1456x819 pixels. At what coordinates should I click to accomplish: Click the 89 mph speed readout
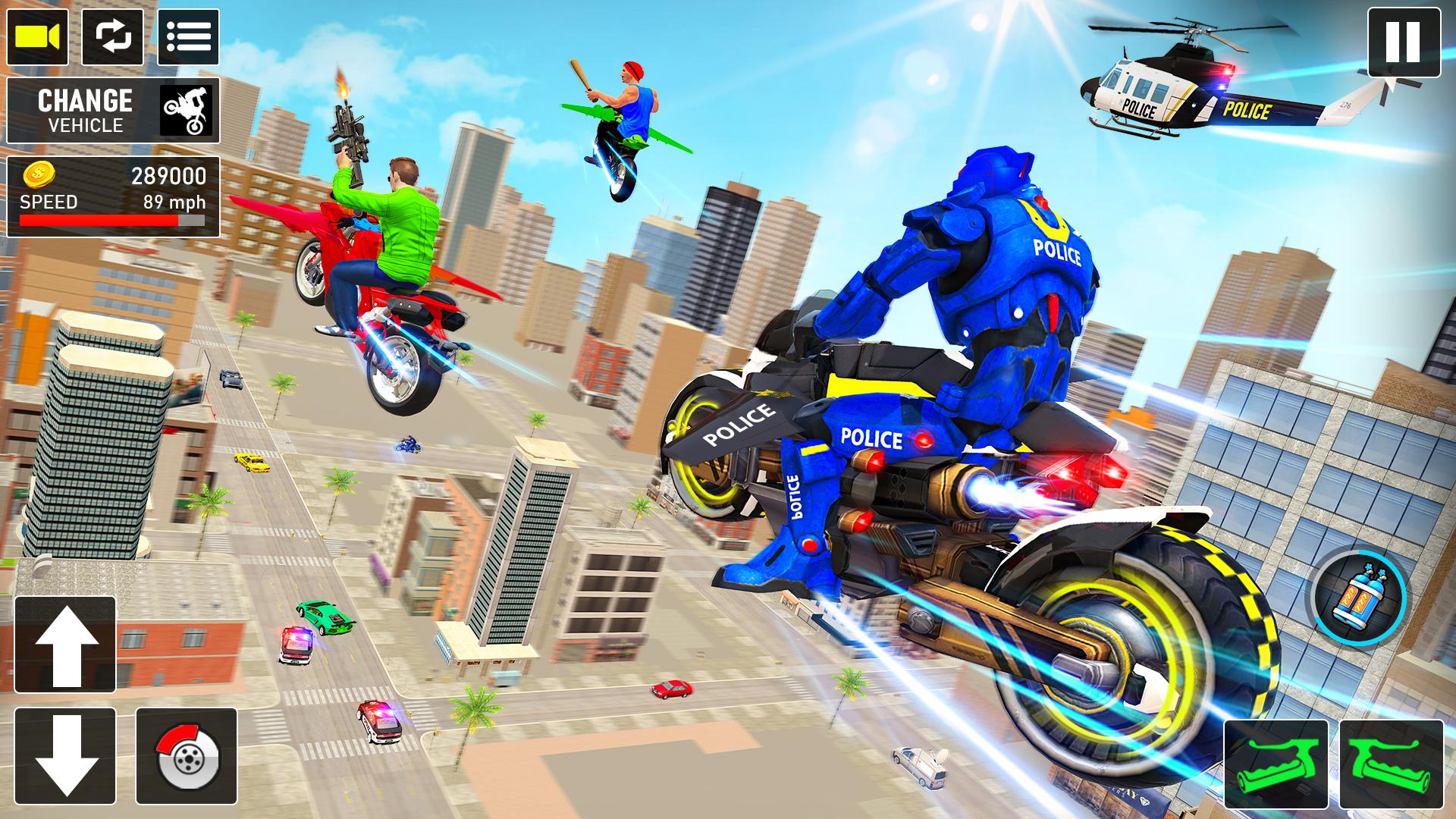pyautogui.click(x=174, y=203)
